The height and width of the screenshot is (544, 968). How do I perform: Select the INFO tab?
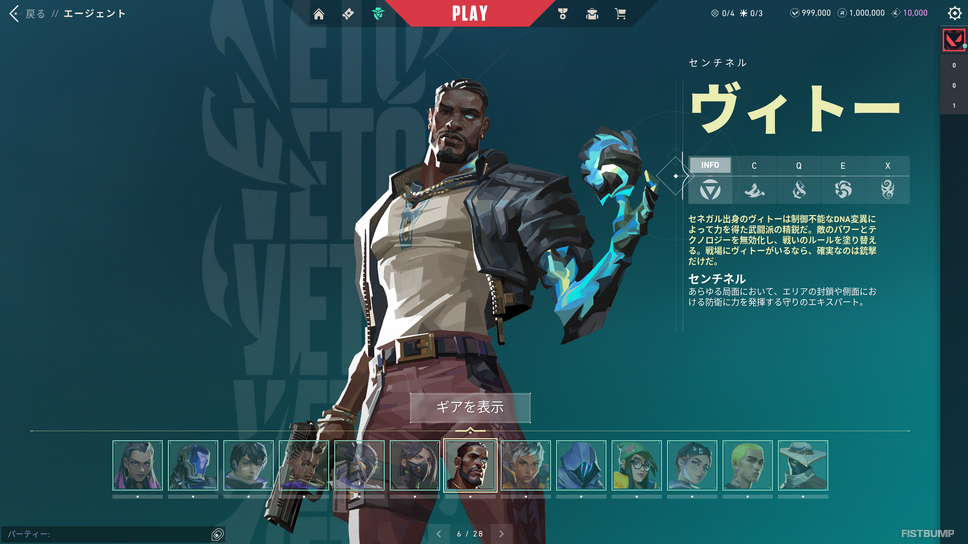[710, 166]
